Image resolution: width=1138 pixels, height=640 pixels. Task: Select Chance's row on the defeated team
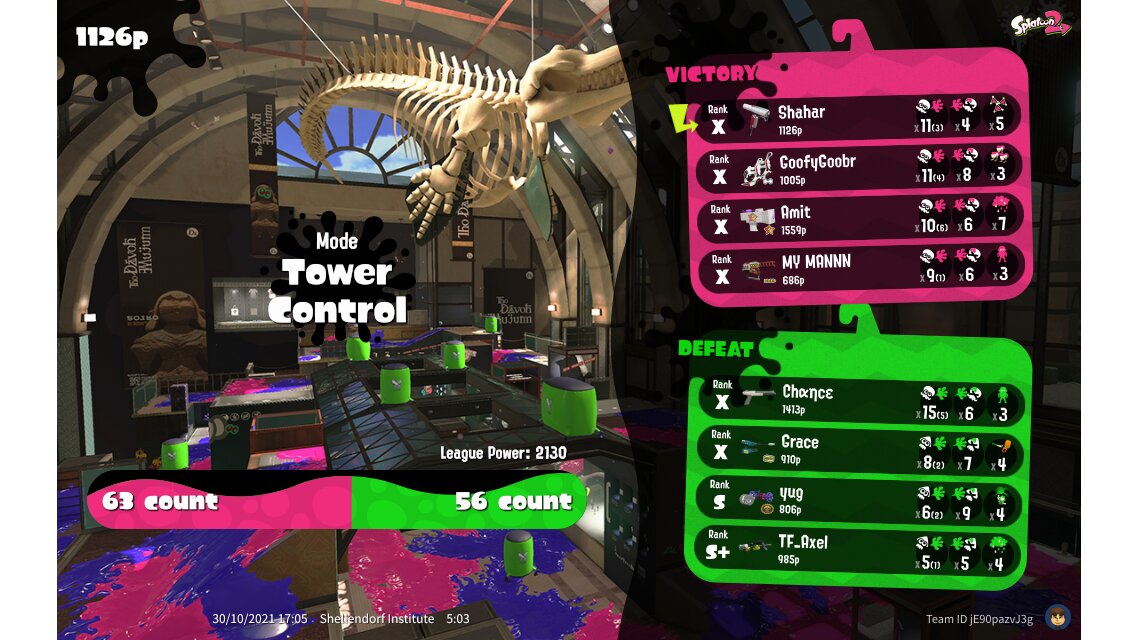pyautogui.click(x=860, y=398)
